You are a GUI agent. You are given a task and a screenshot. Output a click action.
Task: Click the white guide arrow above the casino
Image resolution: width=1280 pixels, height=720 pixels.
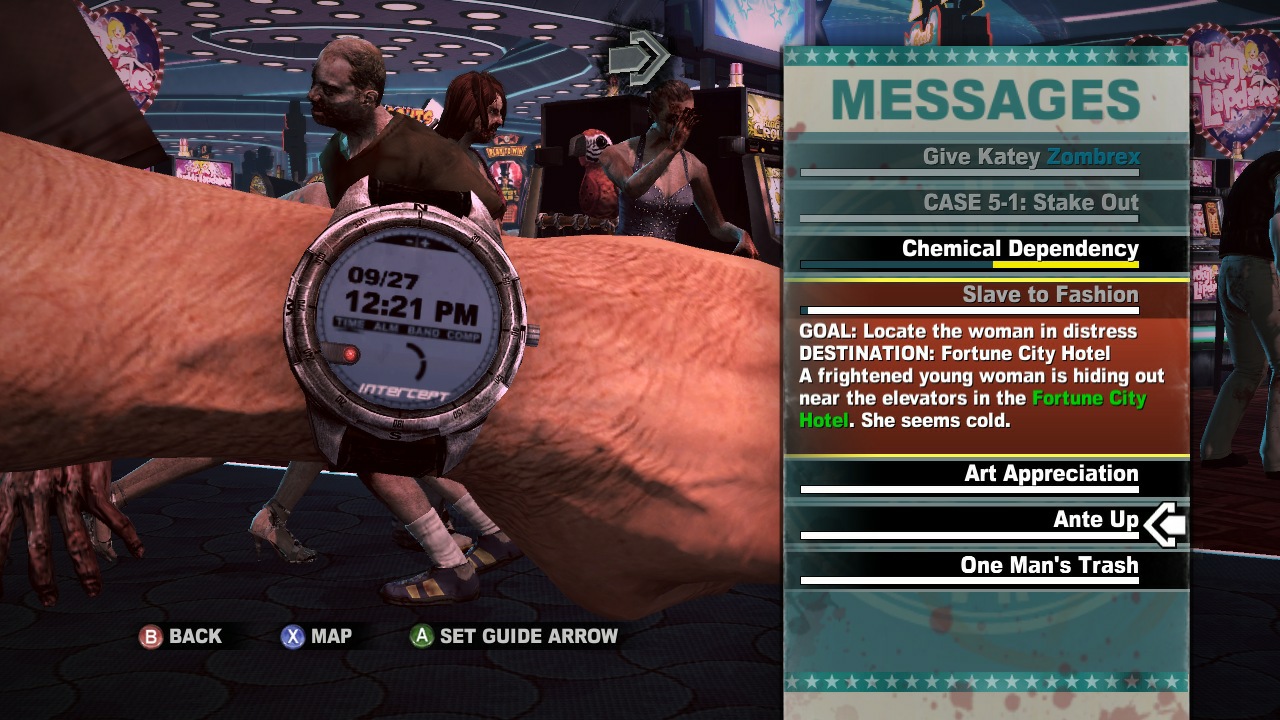click(x=640, y=57)
